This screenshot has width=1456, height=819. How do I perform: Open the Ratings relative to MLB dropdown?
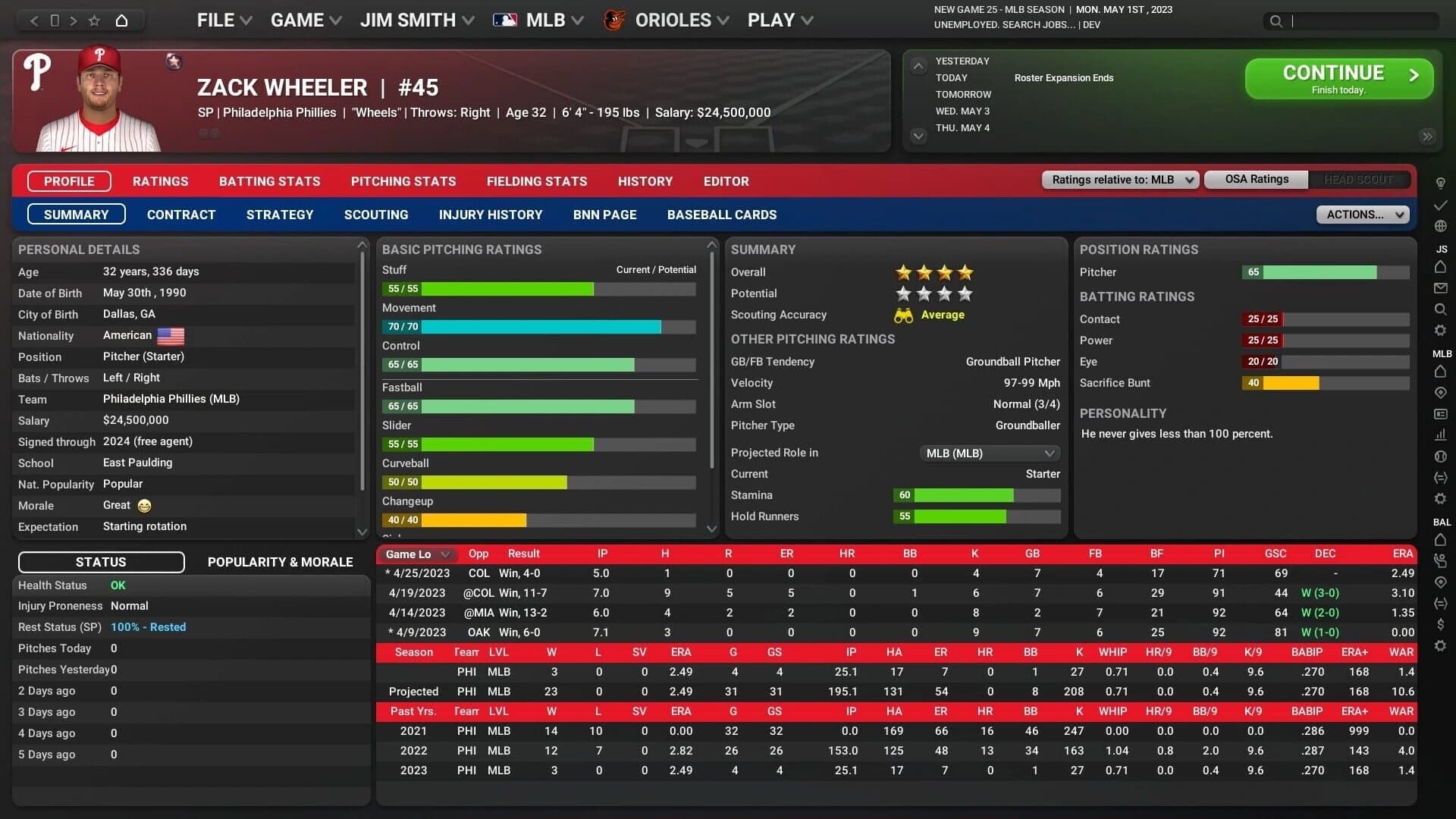click(1120, 179)
